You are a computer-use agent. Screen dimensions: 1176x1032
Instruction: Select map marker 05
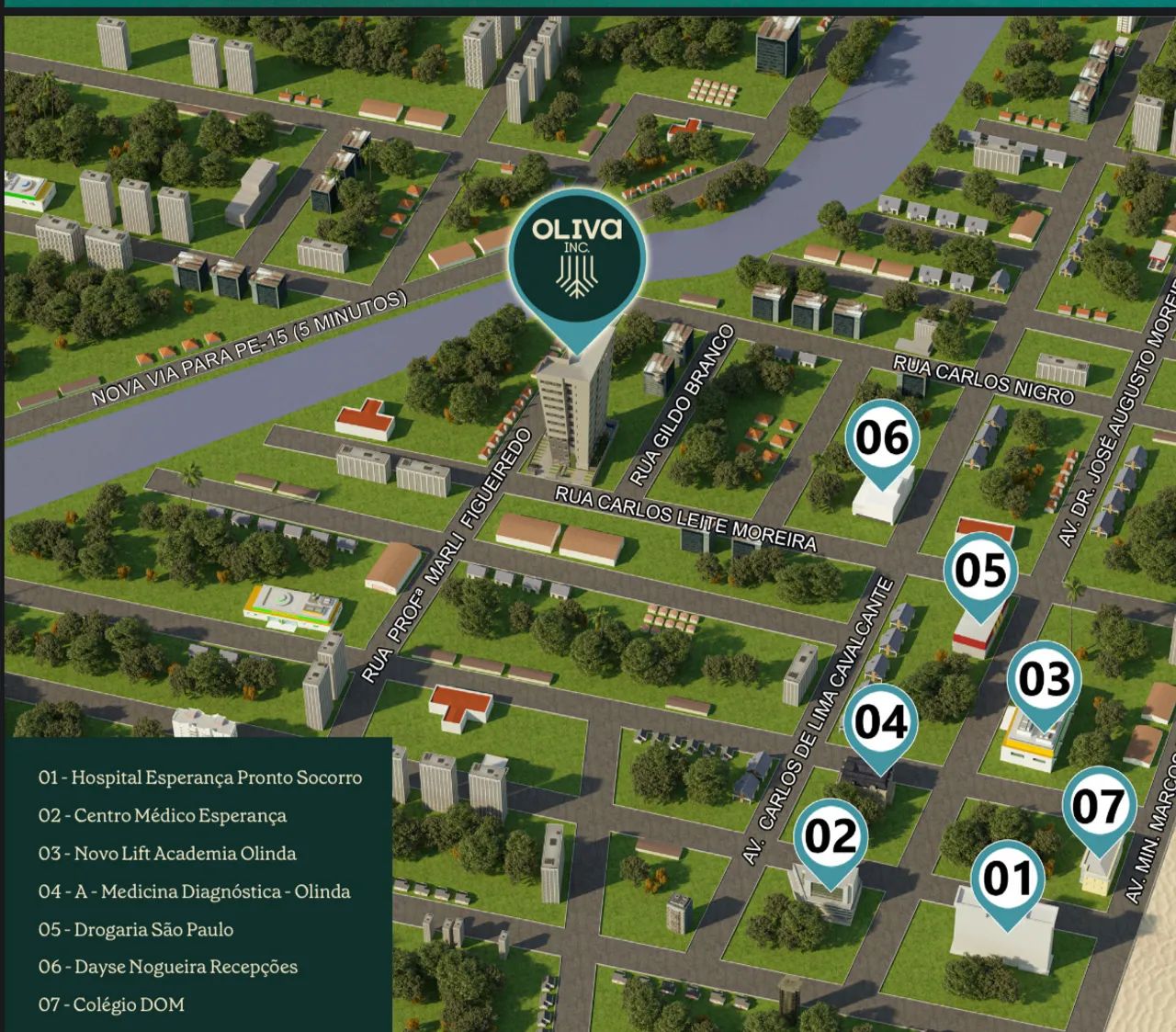(x=980, y=571)
